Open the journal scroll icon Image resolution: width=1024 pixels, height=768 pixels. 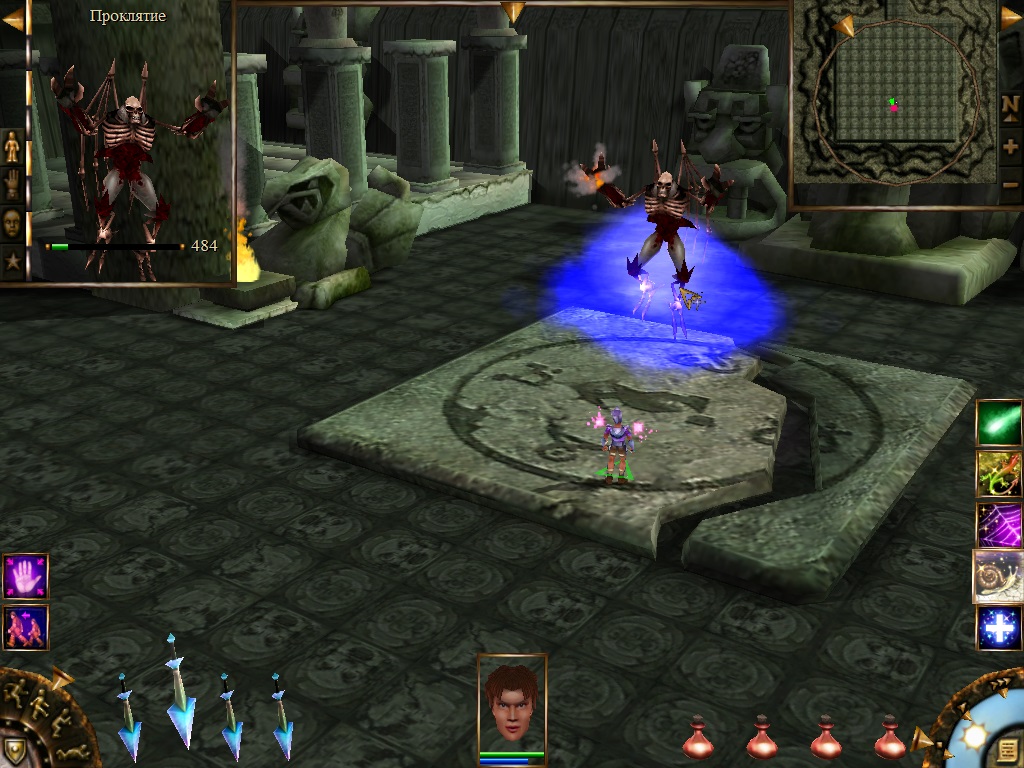coord(1006,748)
